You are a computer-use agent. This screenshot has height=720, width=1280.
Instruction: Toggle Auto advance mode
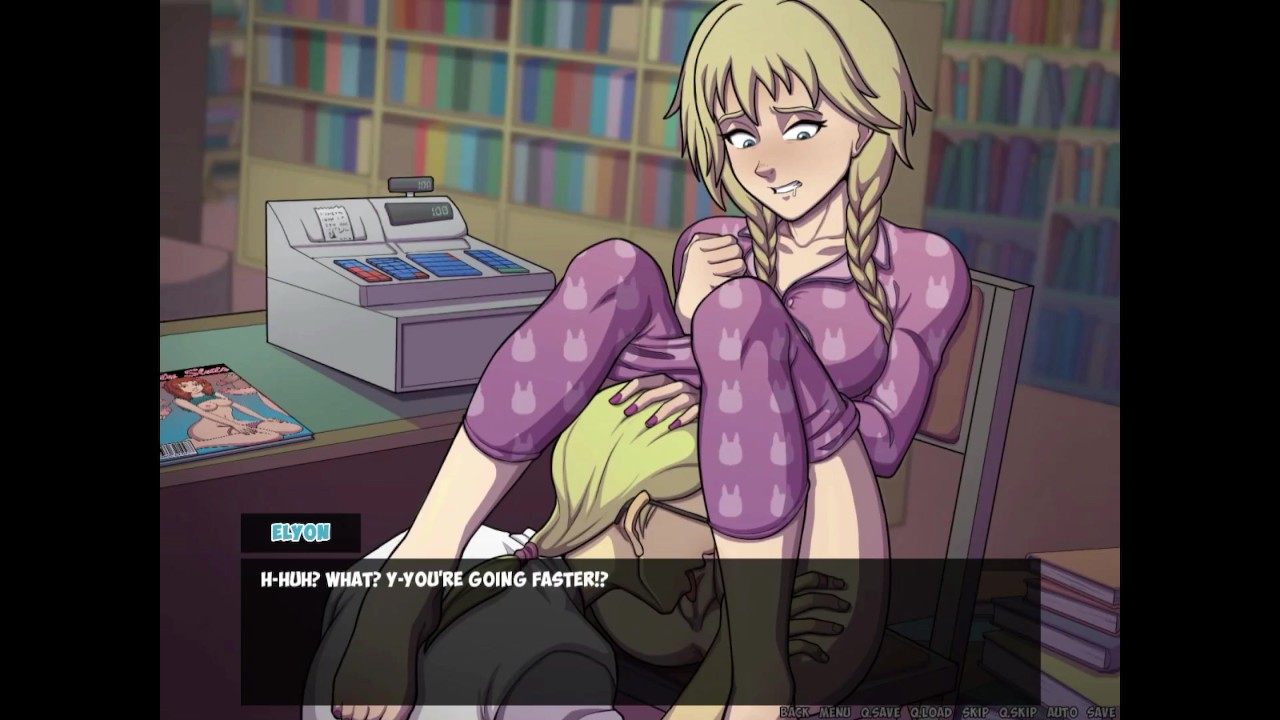click(x=1060, y=712)
